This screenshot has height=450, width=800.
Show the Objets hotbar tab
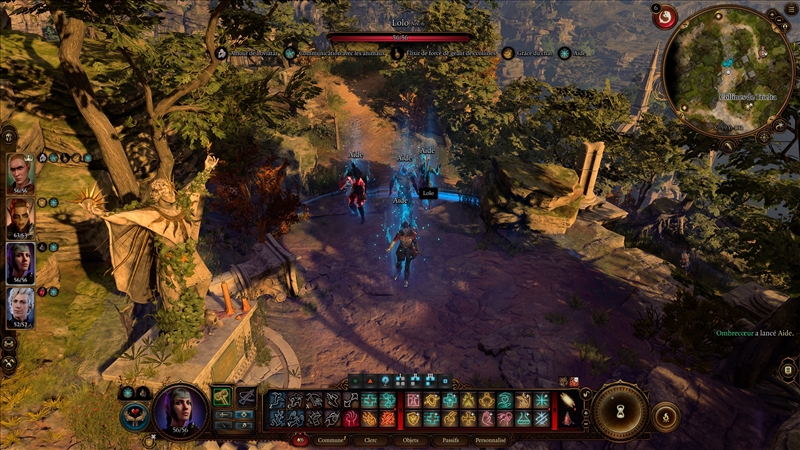[x=410, y=440]
